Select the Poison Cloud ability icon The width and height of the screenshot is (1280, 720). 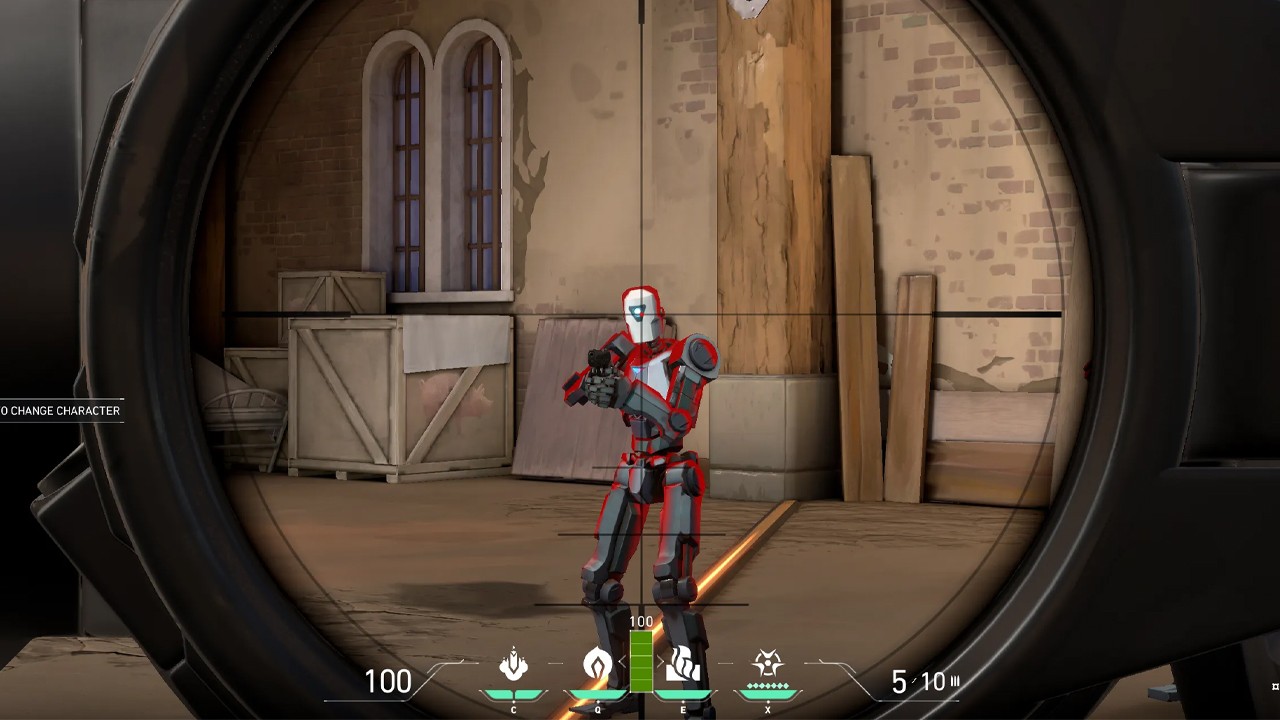click(x=598, y=664)
